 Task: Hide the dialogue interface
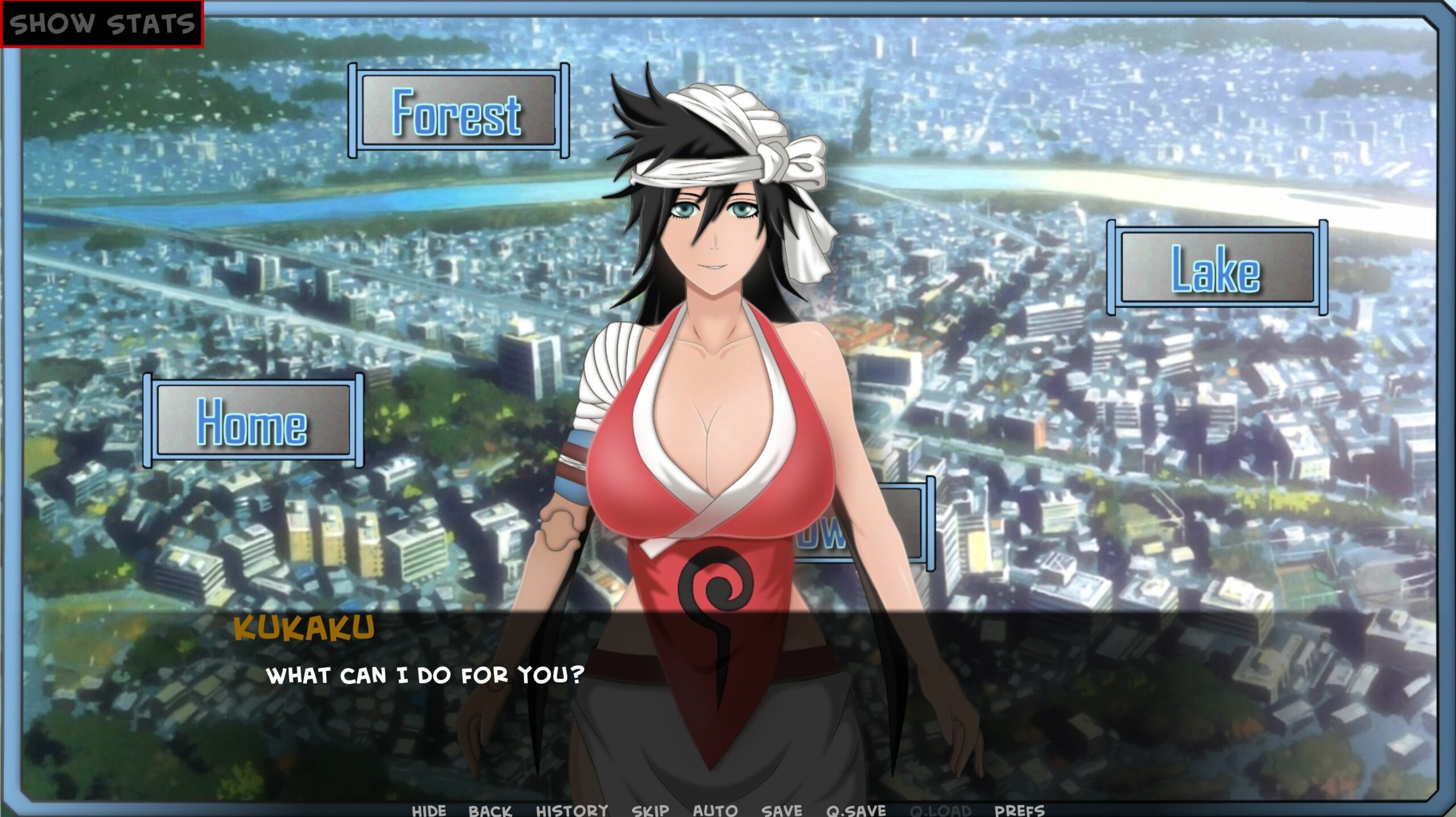coord(429,810)
